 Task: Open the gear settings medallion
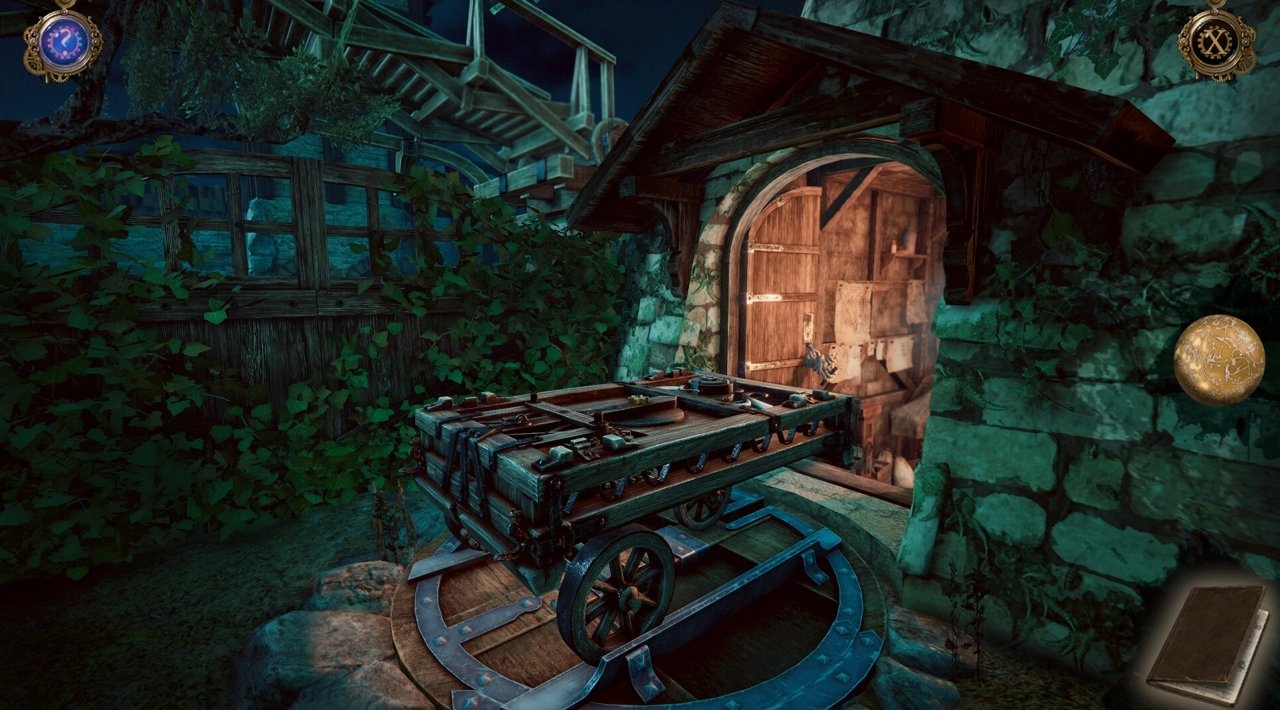(x=1215, y=43)
